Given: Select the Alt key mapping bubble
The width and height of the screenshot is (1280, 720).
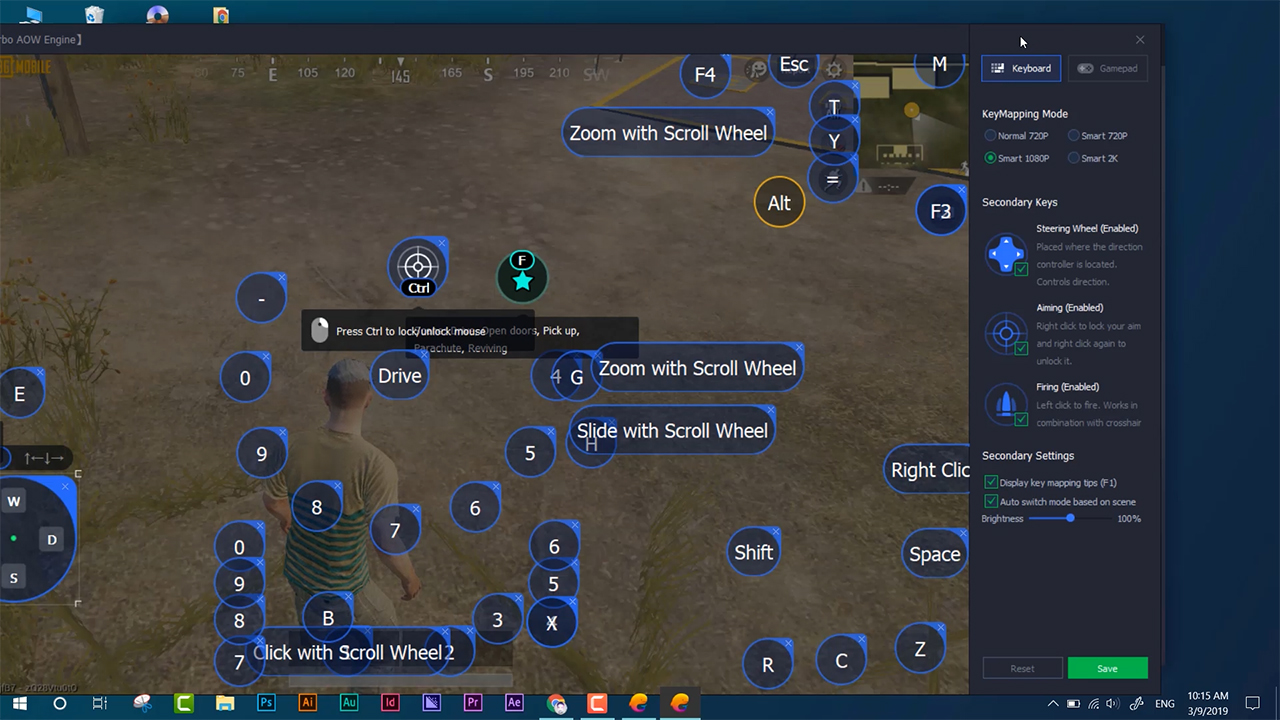Looking at the screenshot, I should (x=779, y=203).
